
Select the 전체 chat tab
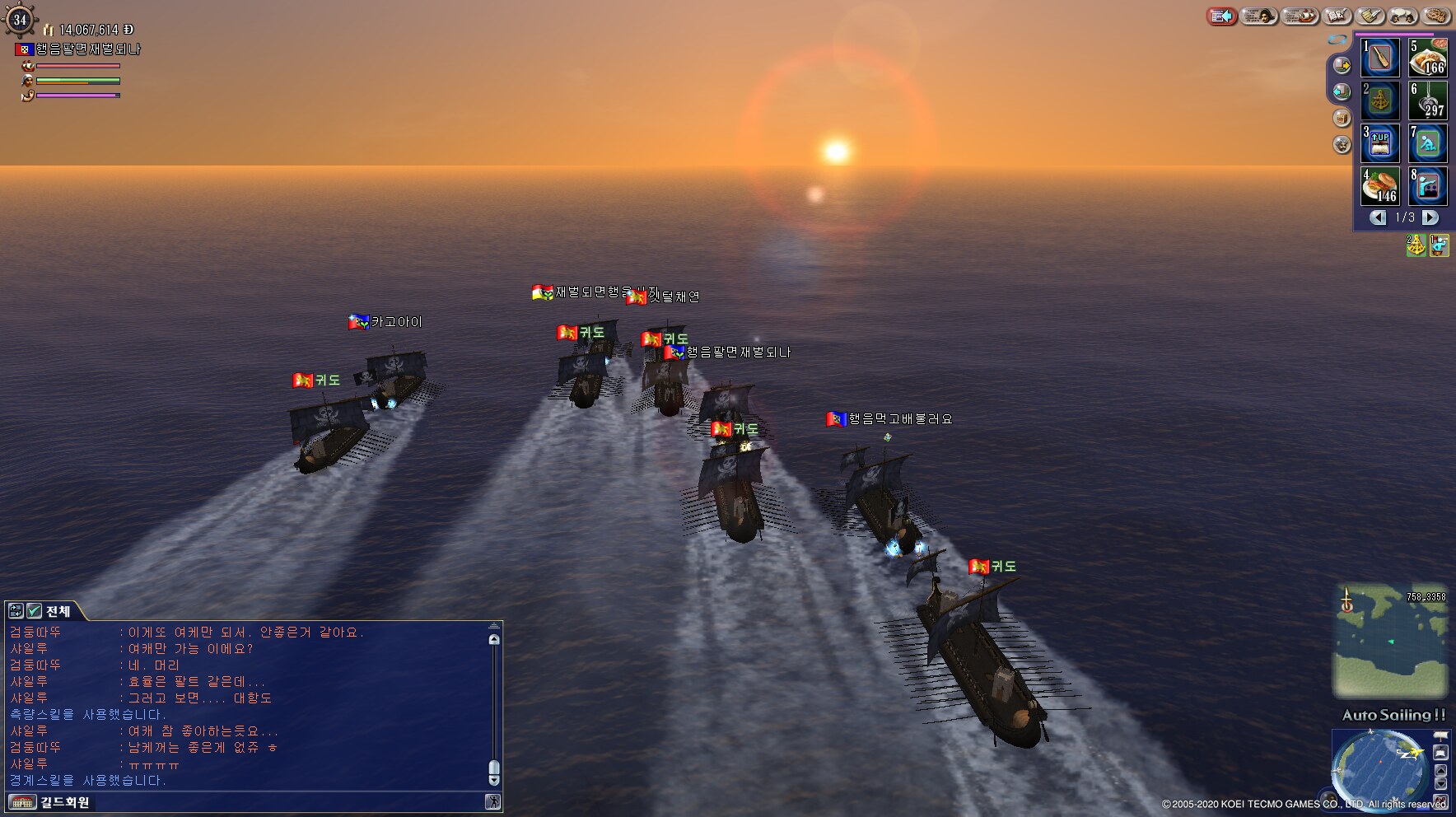coord(58,611)
